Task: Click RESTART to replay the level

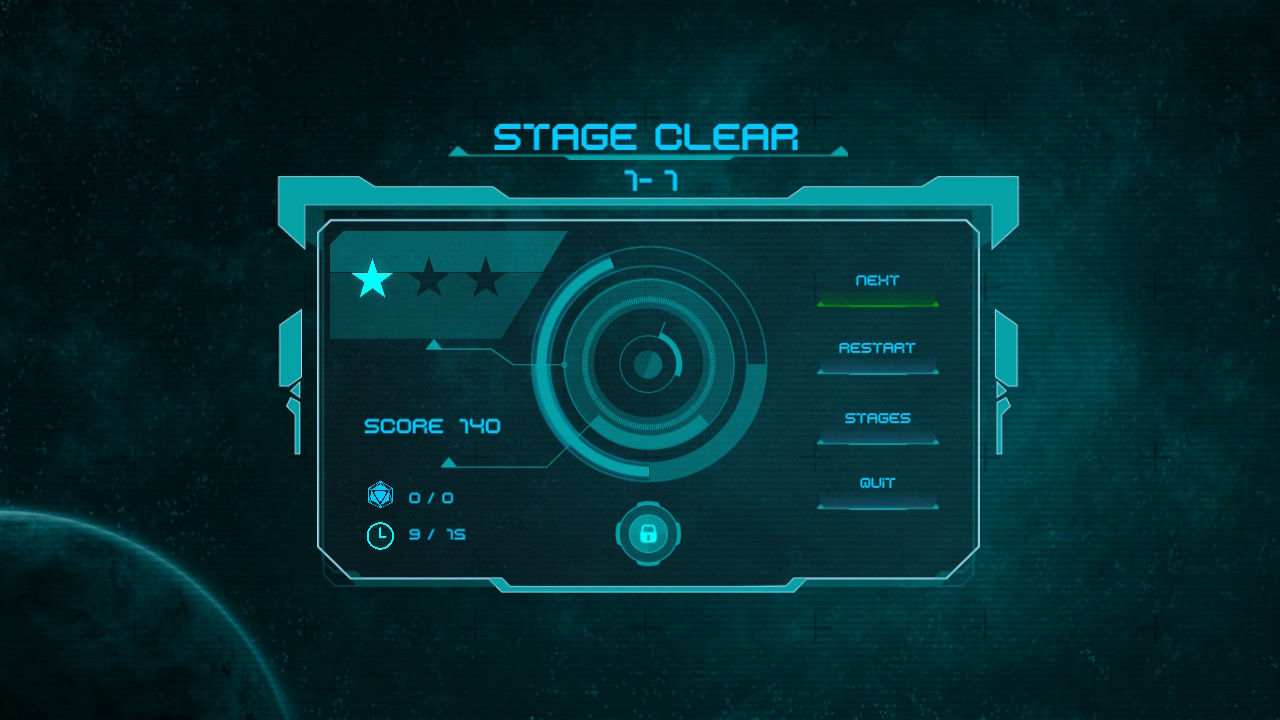Action: [877, 349]
